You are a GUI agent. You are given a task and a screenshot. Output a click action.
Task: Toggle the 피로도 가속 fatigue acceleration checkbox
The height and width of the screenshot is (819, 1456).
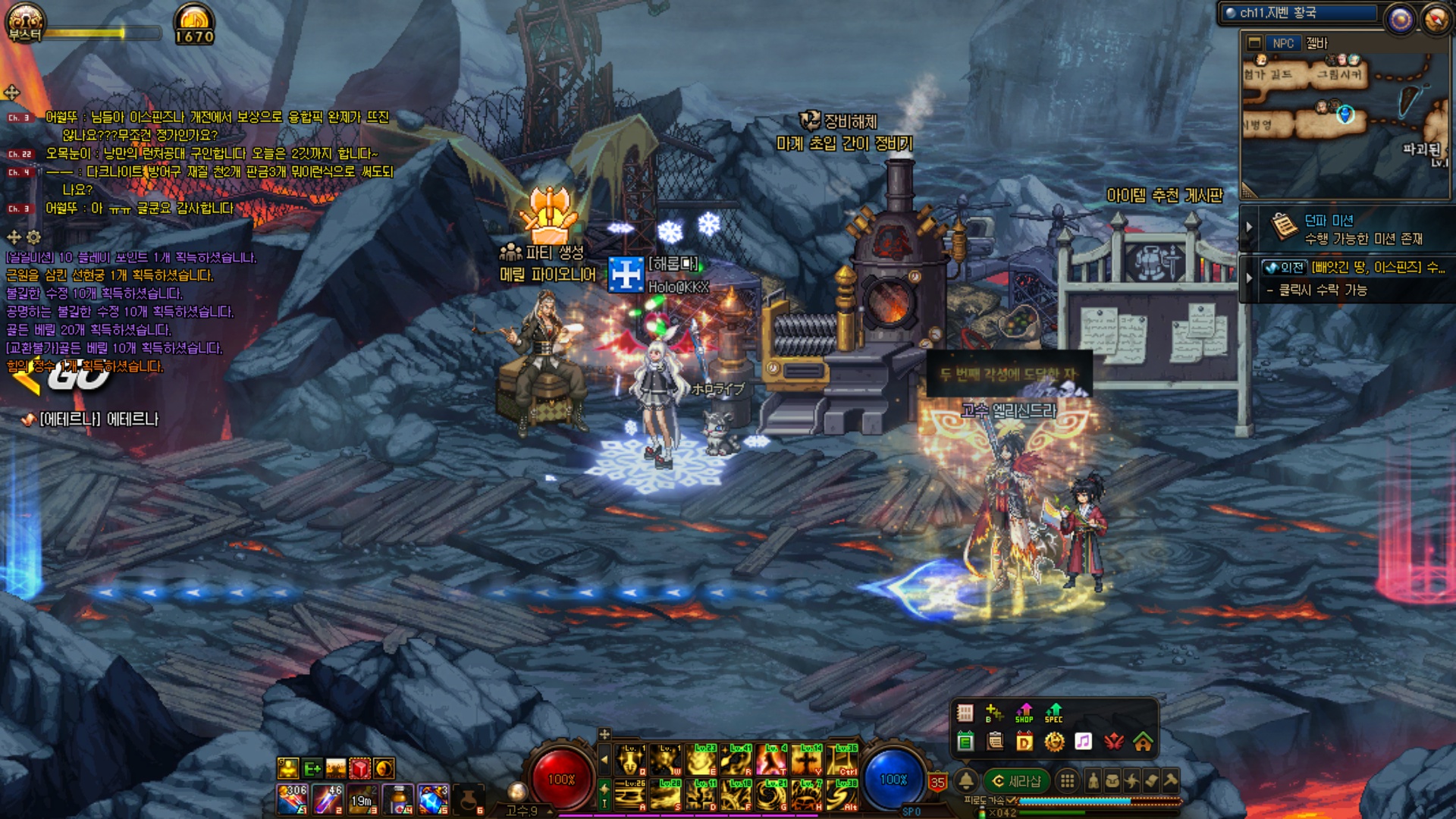1011,801
